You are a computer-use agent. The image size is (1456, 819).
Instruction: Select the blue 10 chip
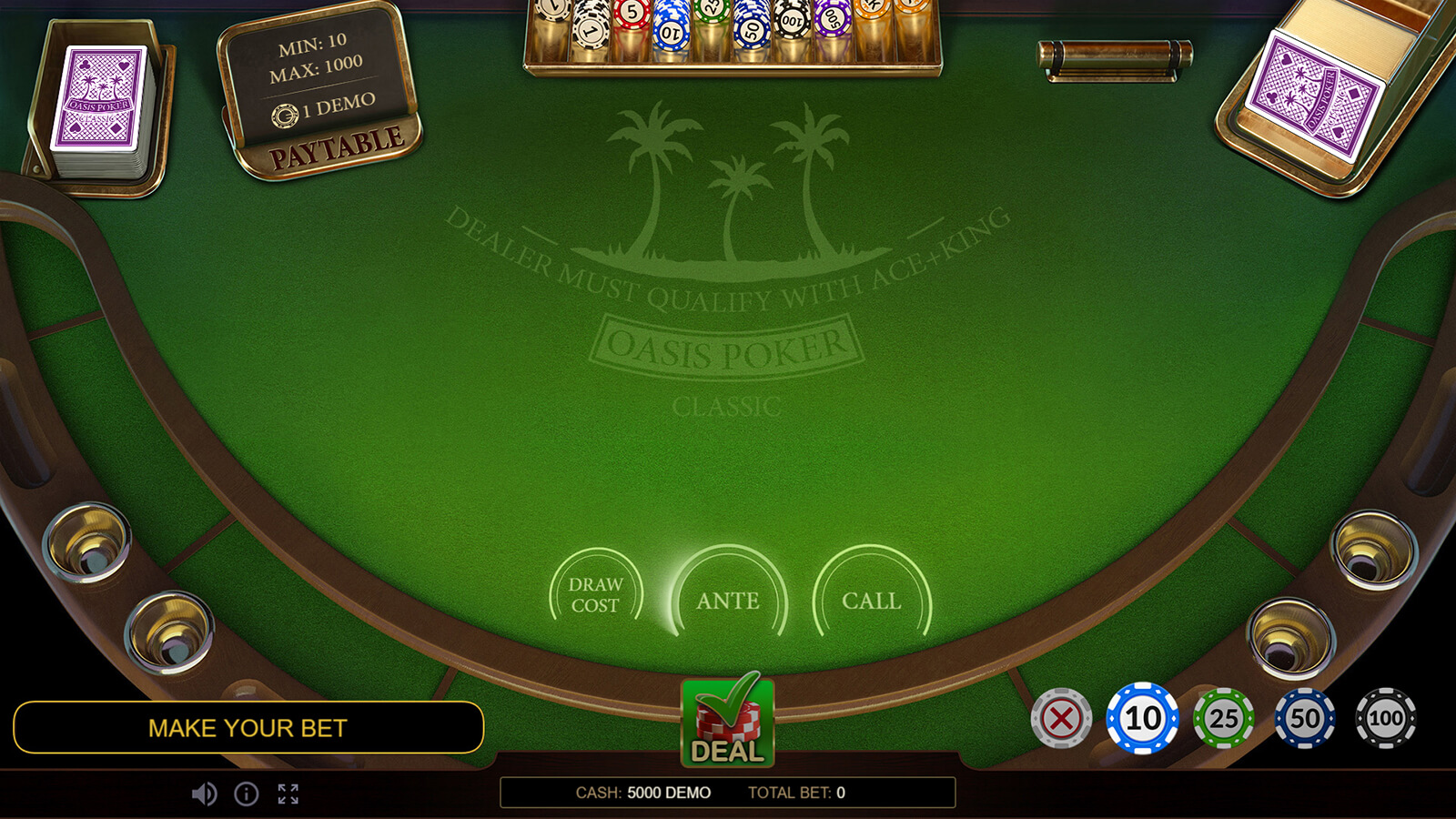click(1142, 719)
